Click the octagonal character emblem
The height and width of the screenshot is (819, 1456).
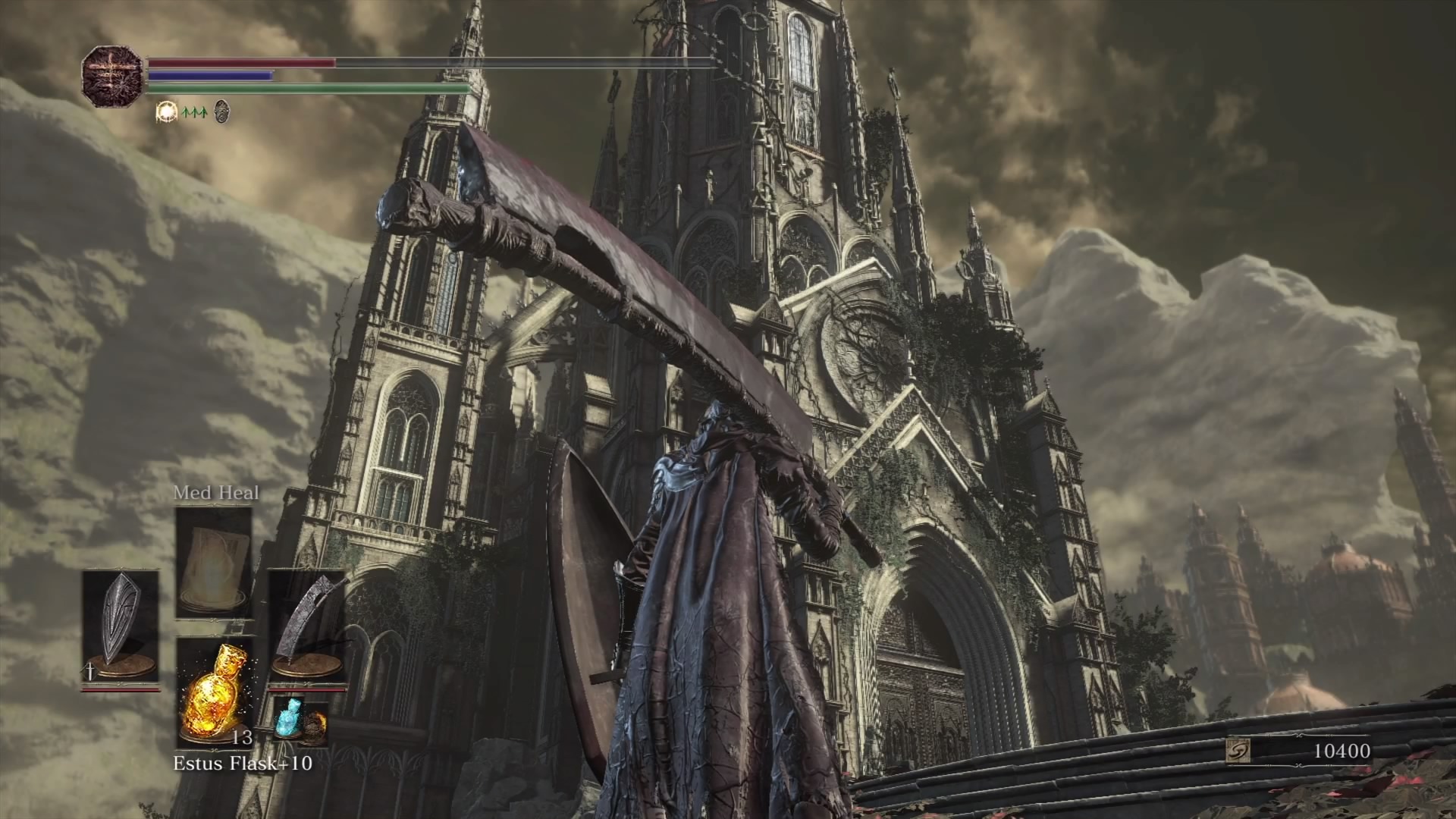[x=112, y=76]
